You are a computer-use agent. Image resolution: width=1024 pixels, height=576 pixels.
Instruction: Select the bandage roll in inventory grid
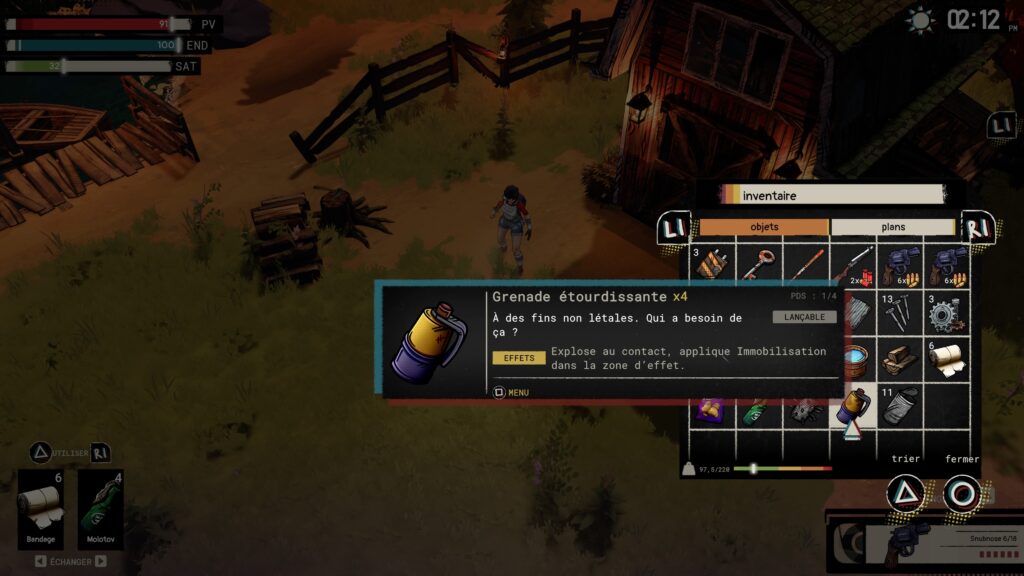coord(945,360)
